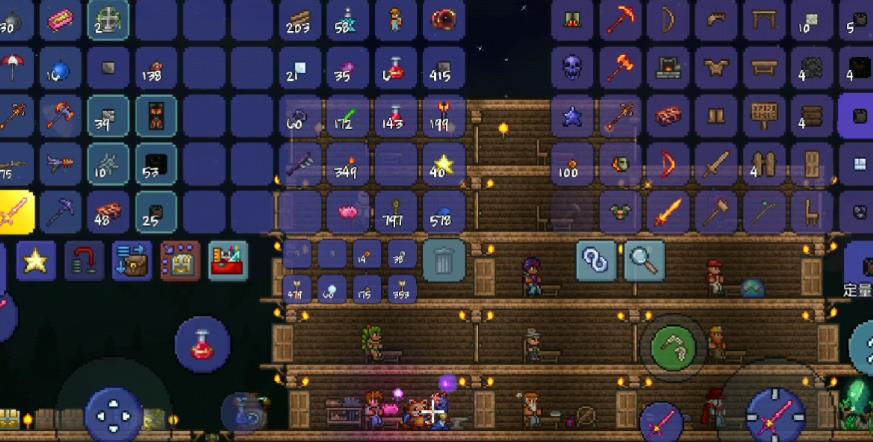Choose the wooden door recipe slot
The height and width of the screenshot is (442, 873).
tap(811, 163)
